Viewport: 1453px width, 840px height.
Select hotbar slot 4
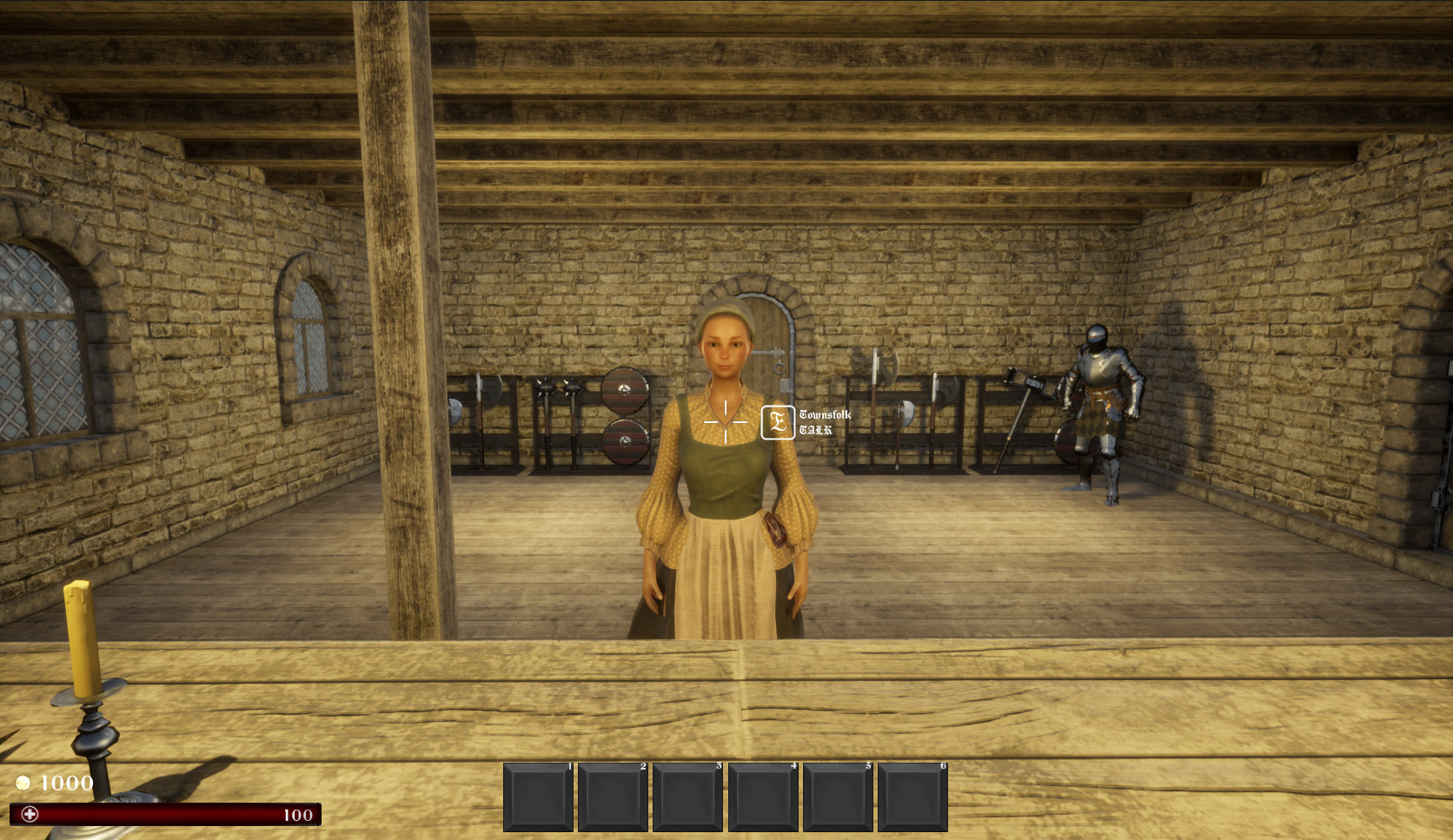click(x=762, y=796)
